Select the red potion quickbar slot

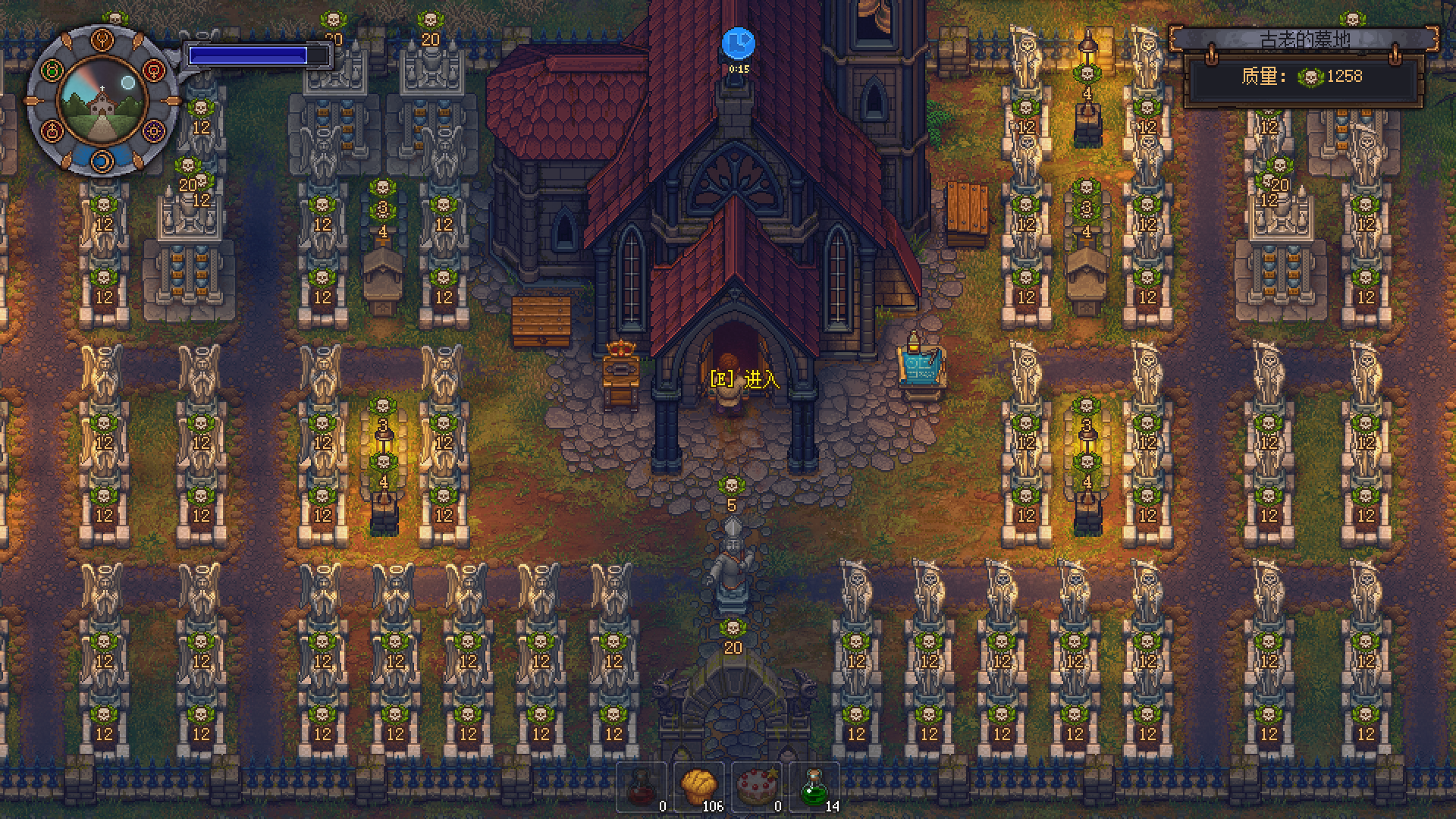click(641, 785)
